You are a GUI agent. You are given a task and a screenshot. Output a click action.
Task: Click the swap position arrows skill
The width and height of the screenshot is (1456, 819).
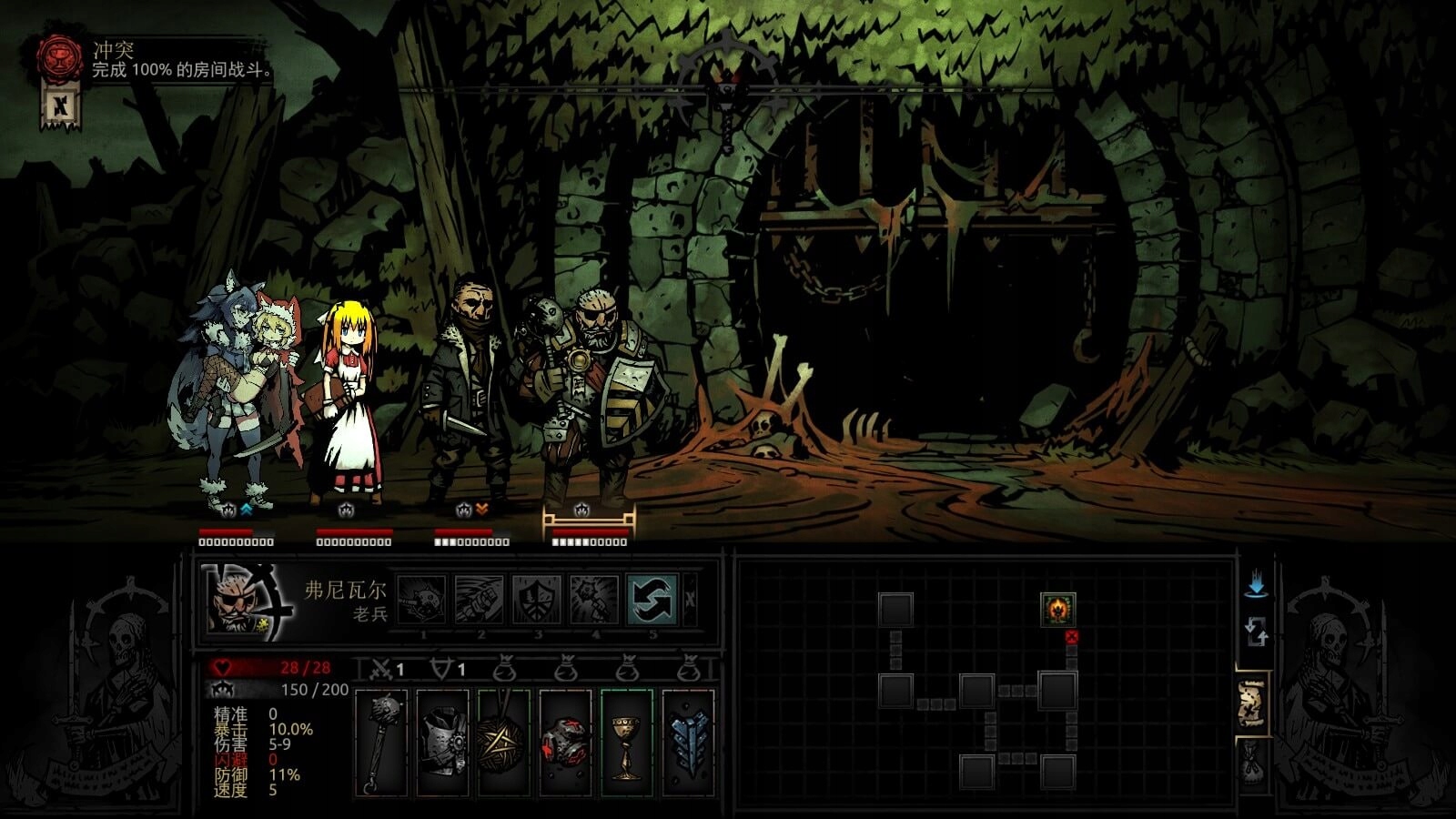tap(652, 600)
